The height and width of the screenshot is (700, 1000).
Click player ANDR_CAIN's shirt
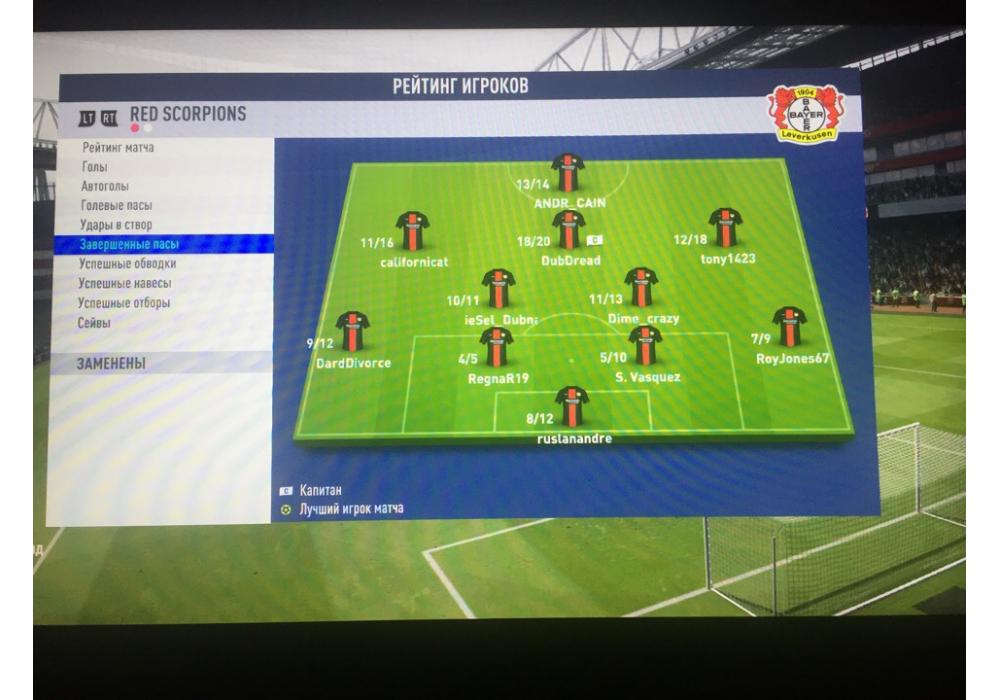coord(567,172)
